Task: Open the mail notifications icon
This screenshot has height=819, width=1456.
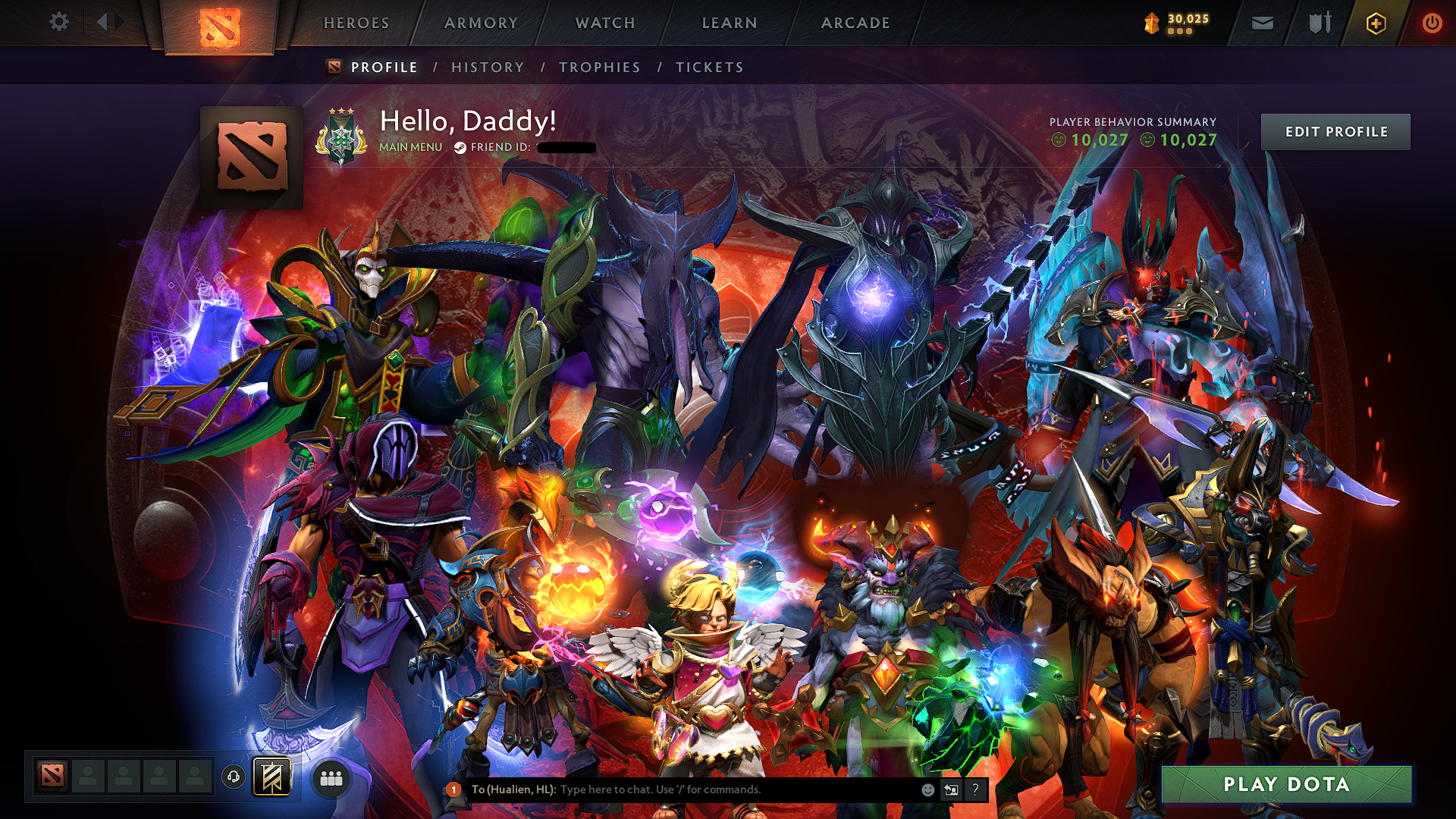Action: (x=1262, y=23)
